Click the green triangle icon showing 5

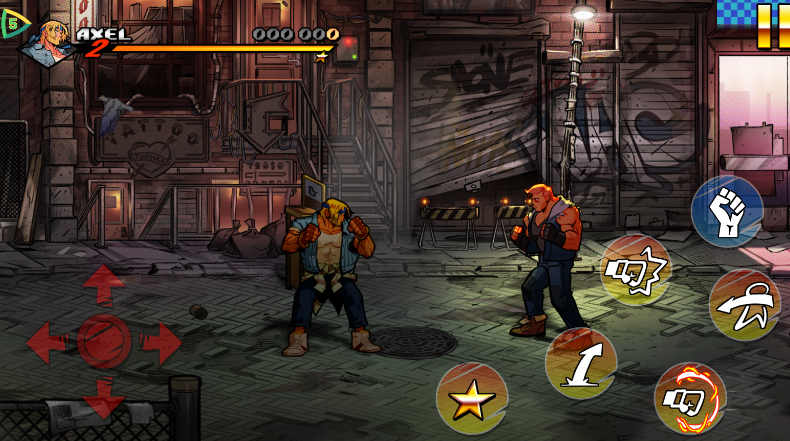click(12, 27)
